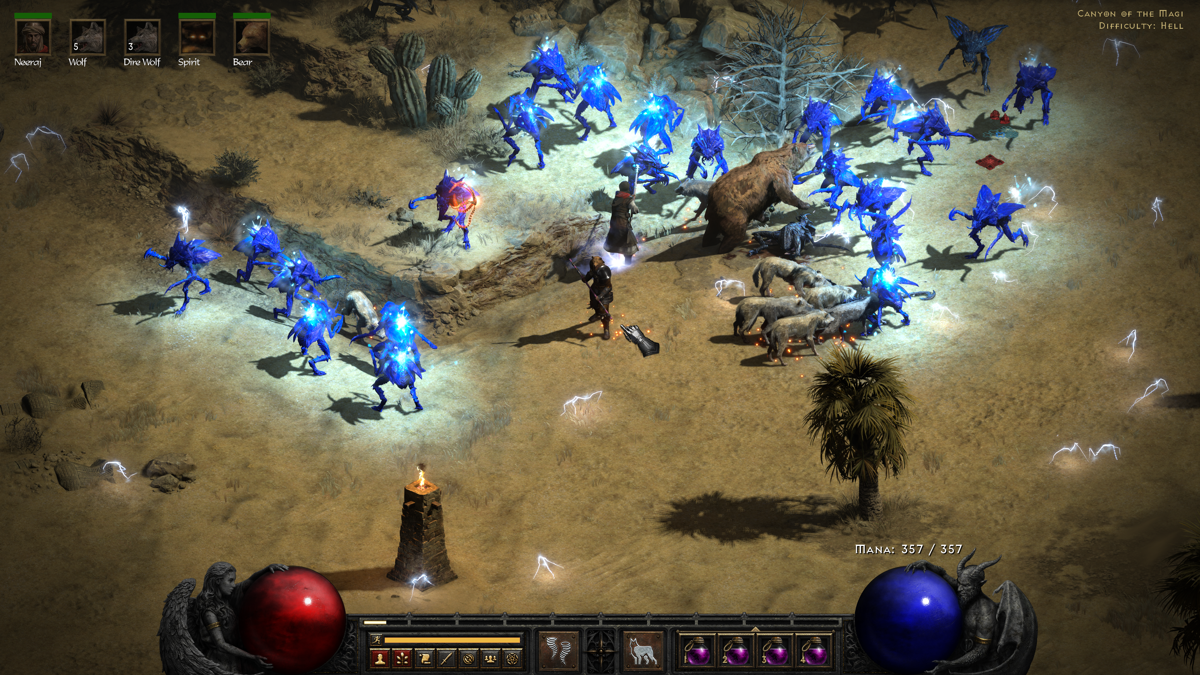Expand the belt with the small arrow
The width and height of the screenshot is (1200, 675).
pyautogui.click(x=755, y=630)
